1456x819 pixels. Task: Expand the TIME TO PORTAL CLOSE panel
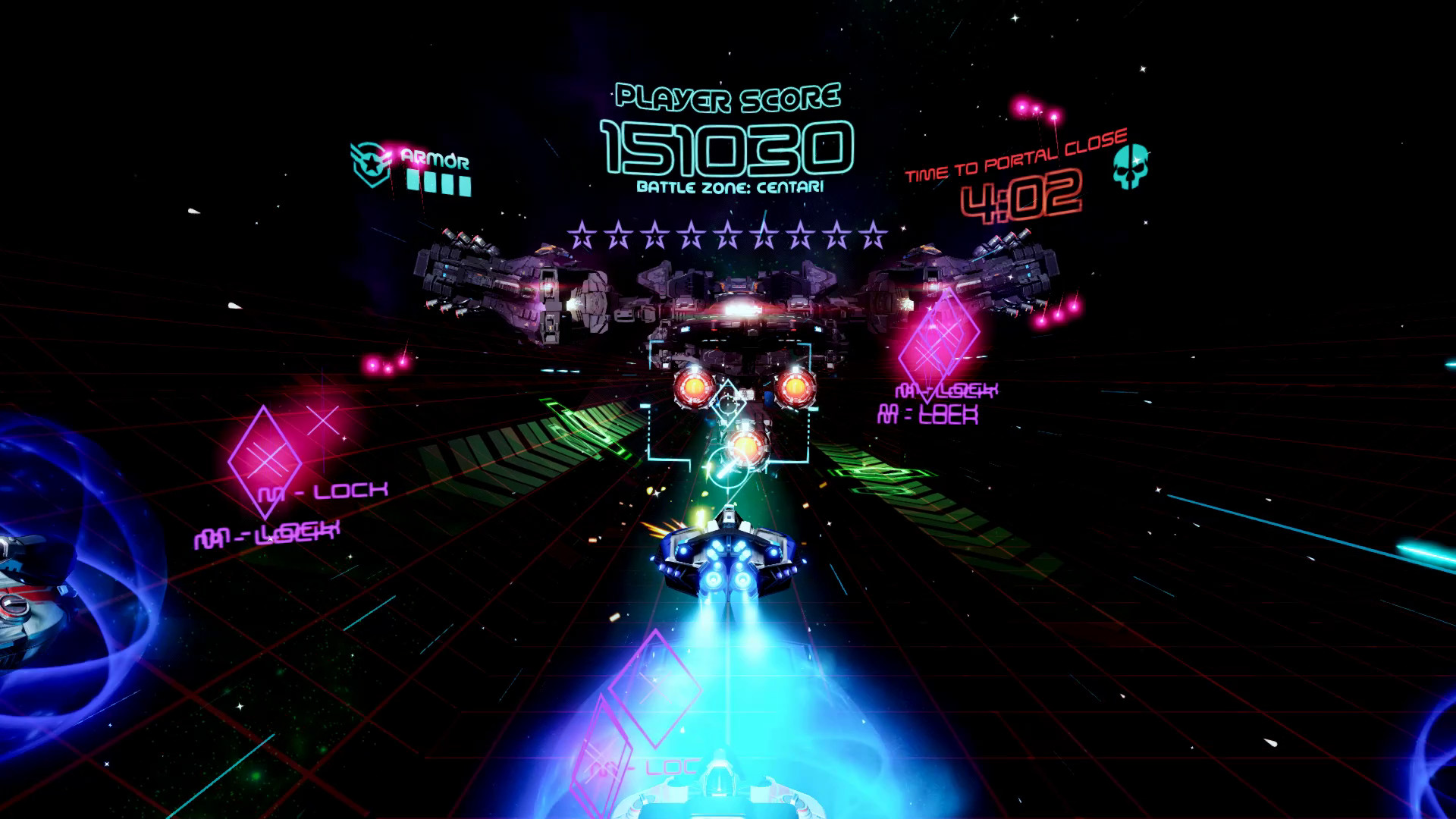tap(1020, 162)
